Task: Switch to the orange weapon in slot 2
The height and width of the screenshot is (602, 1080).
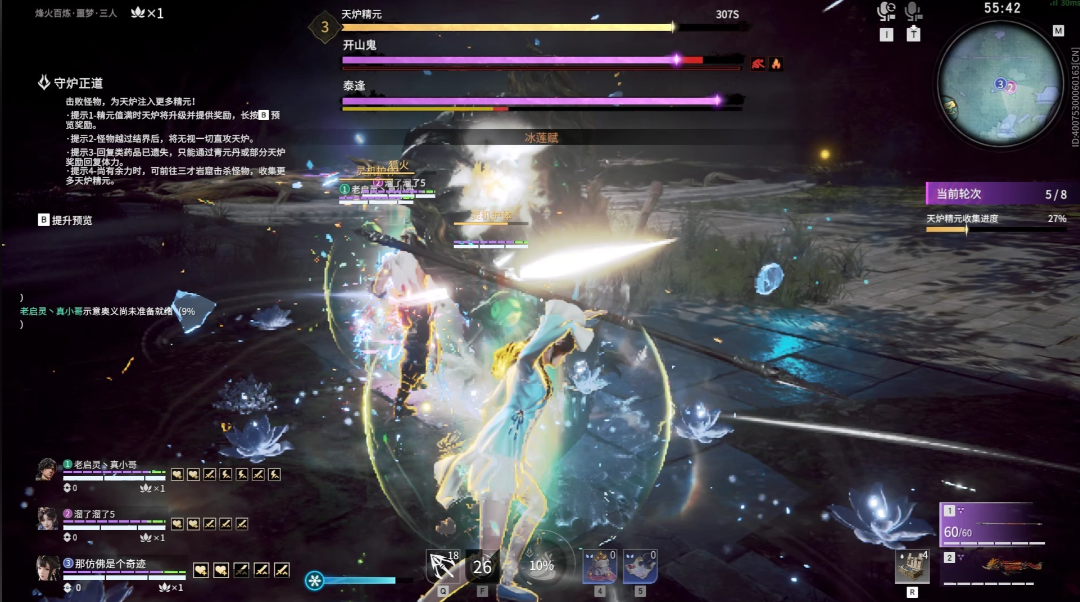Action: (x=995, y=566)
